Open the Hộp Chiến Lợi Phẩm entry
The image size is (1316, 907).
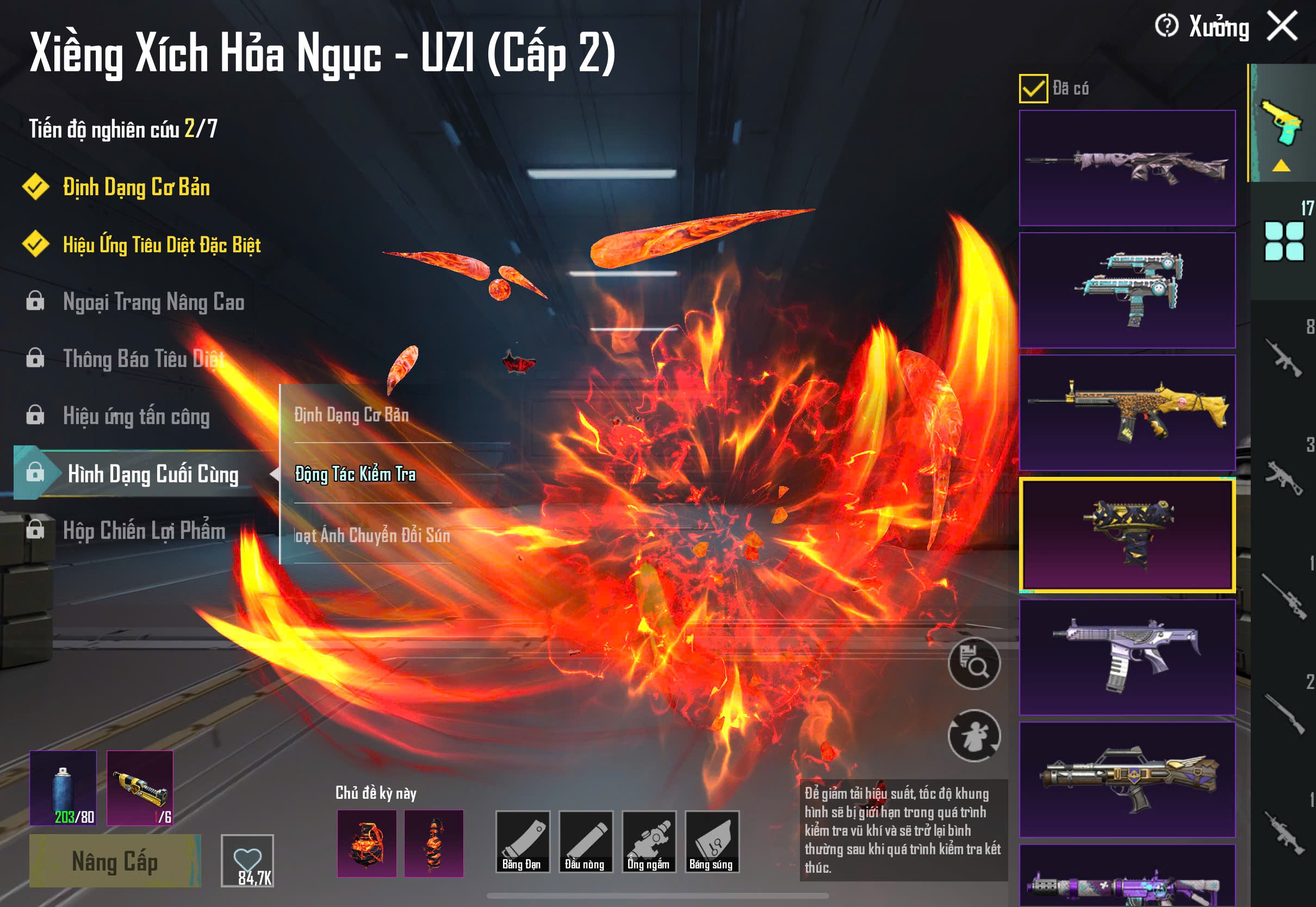coord(144,530)
